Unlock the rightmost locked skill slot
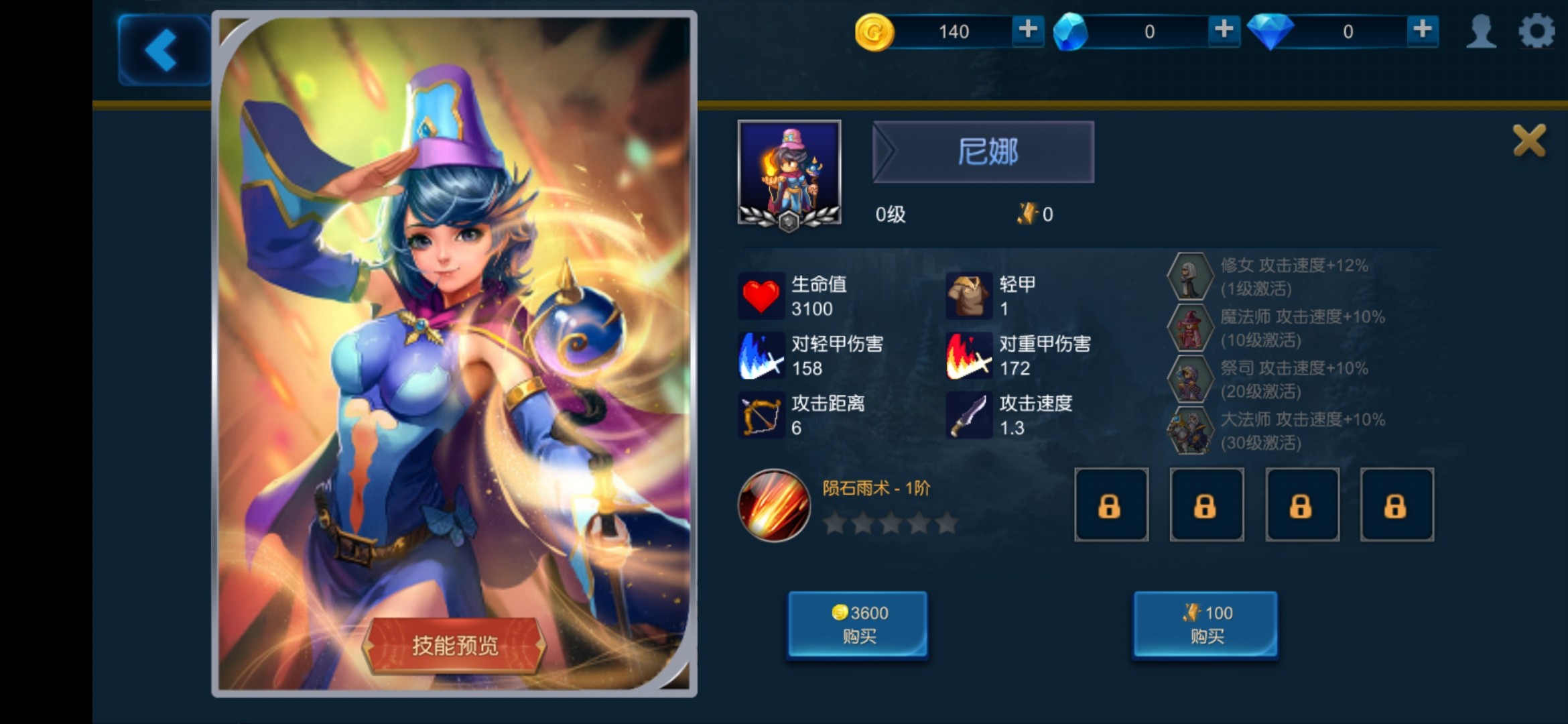 click(1397, 504)
